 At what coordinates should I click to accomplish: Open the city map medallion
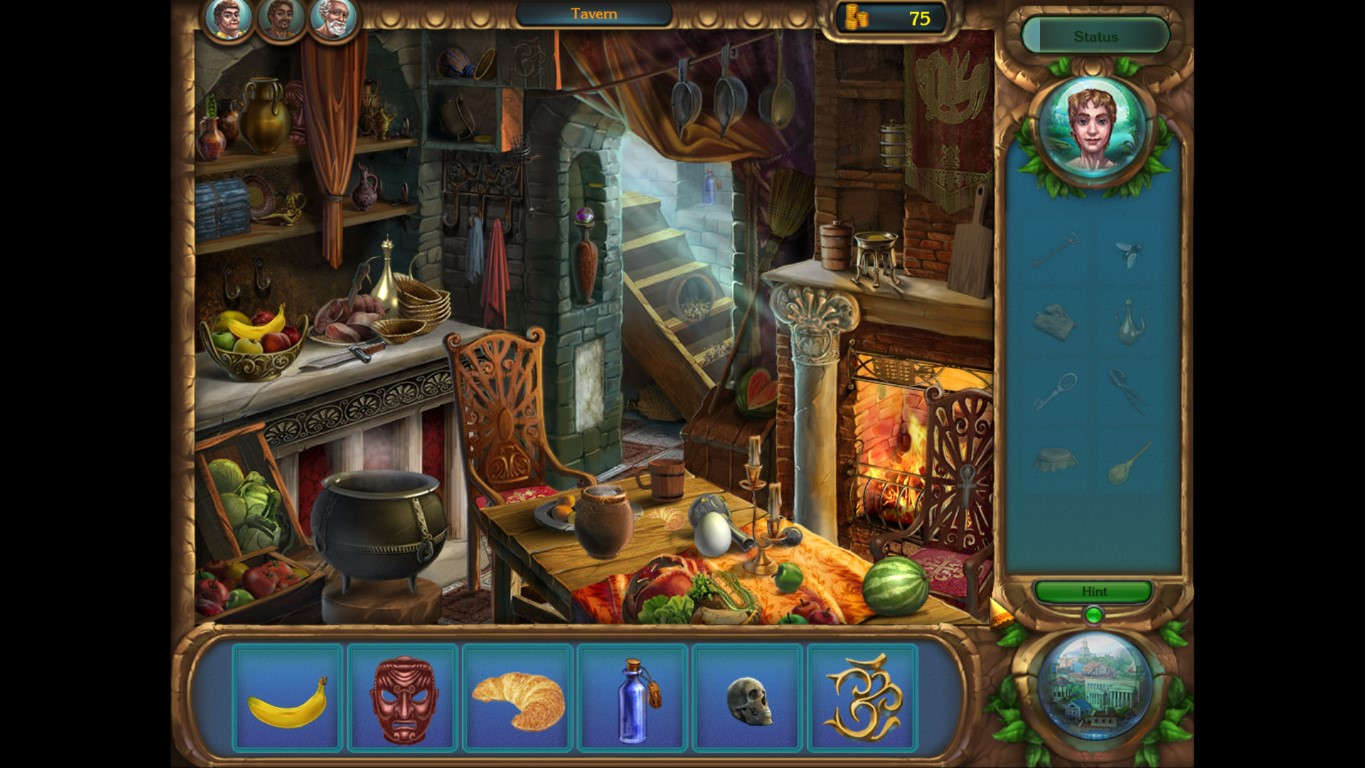click(1096, 688)
